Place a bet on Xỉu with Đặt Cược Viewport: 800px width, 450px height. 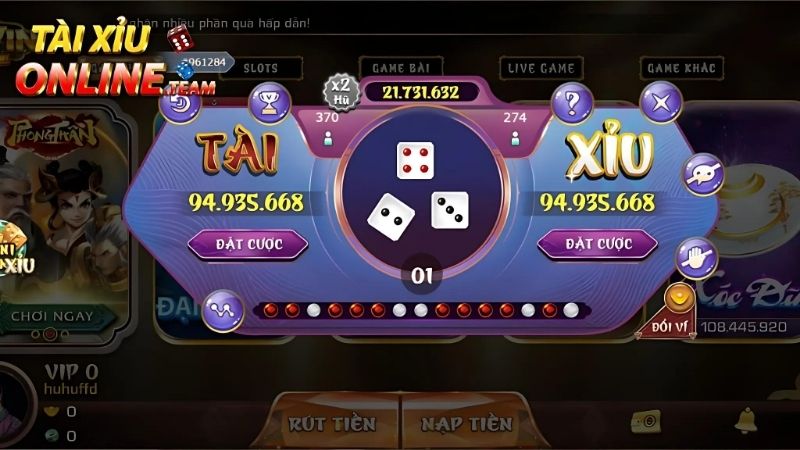pos(598,243)
